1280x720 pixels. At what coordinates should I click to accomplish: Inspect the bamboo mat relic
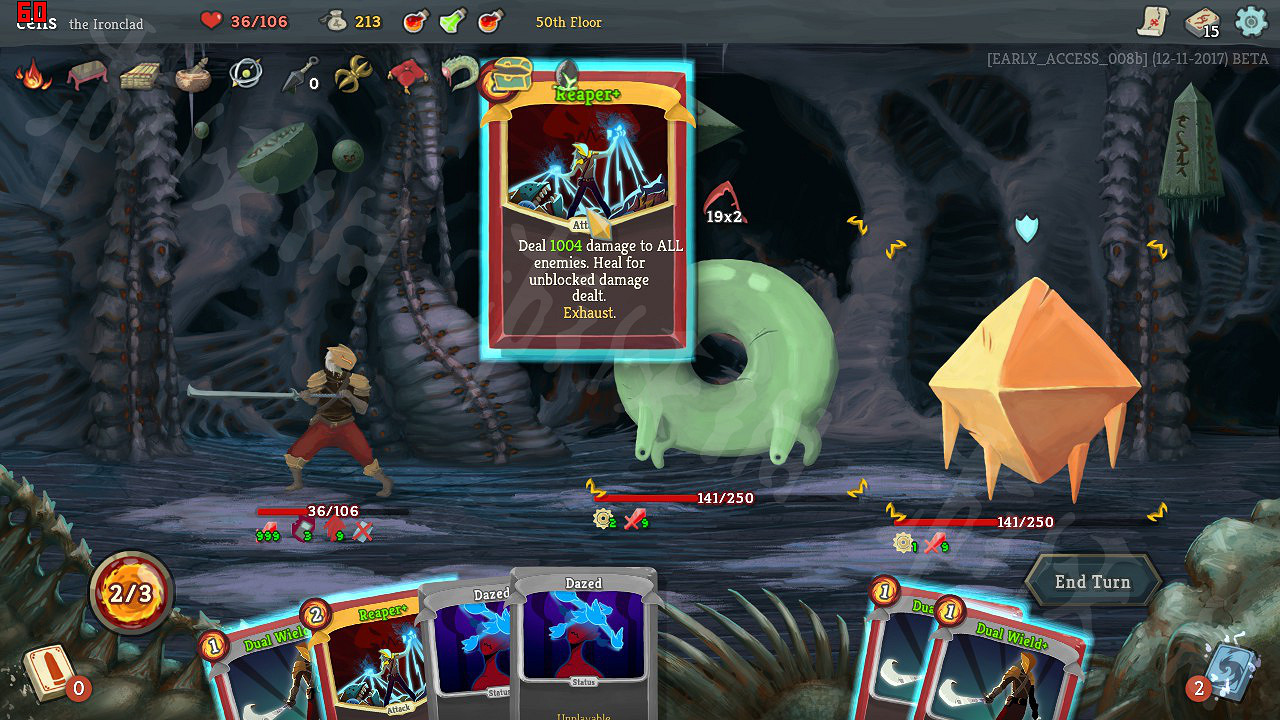140,76
